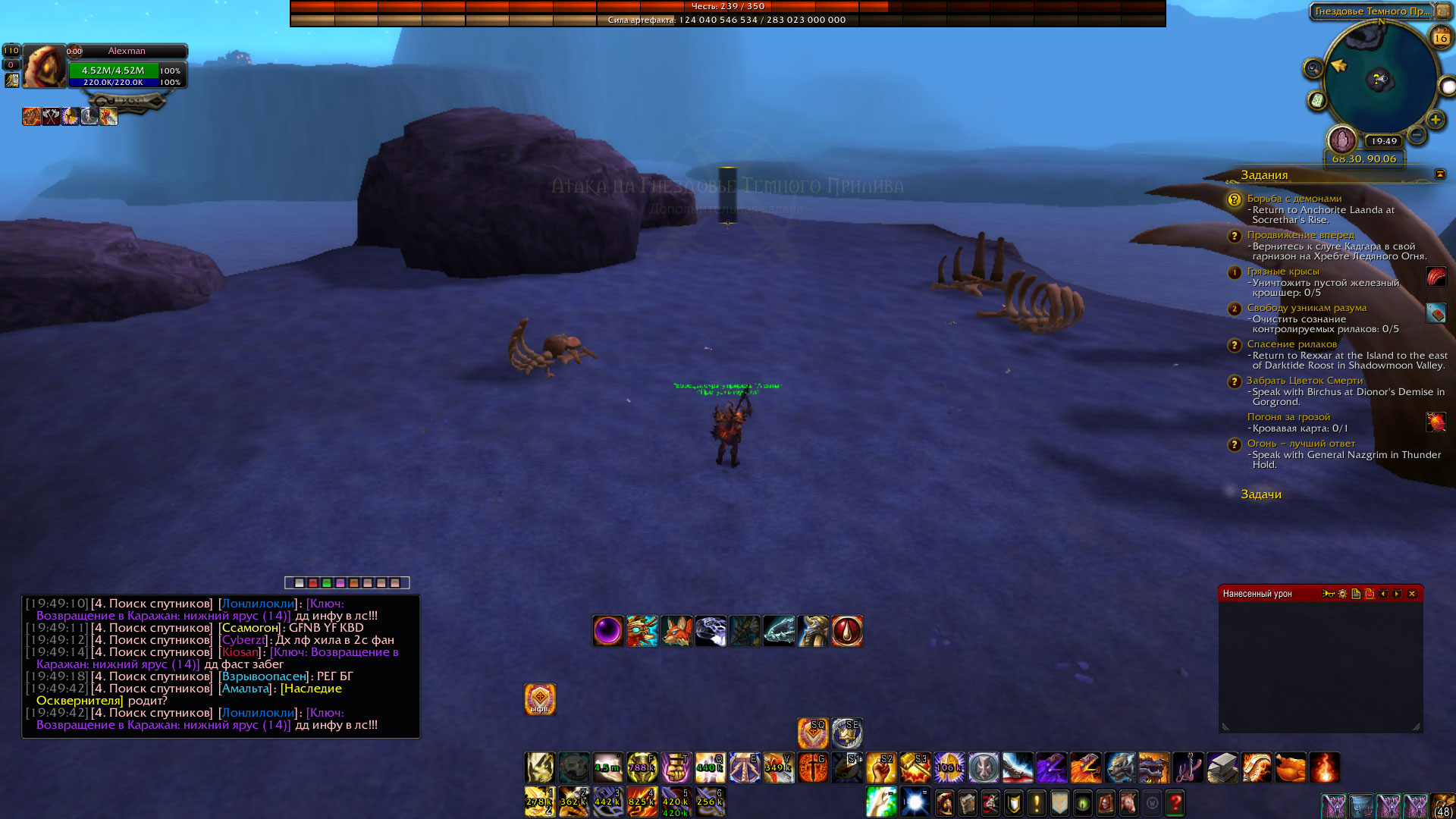The width and height of the screenshot is (1456, 819).
Task: Collapse the Задания quest tracker
Action: pyautogui.click(x=1439, y=174)
